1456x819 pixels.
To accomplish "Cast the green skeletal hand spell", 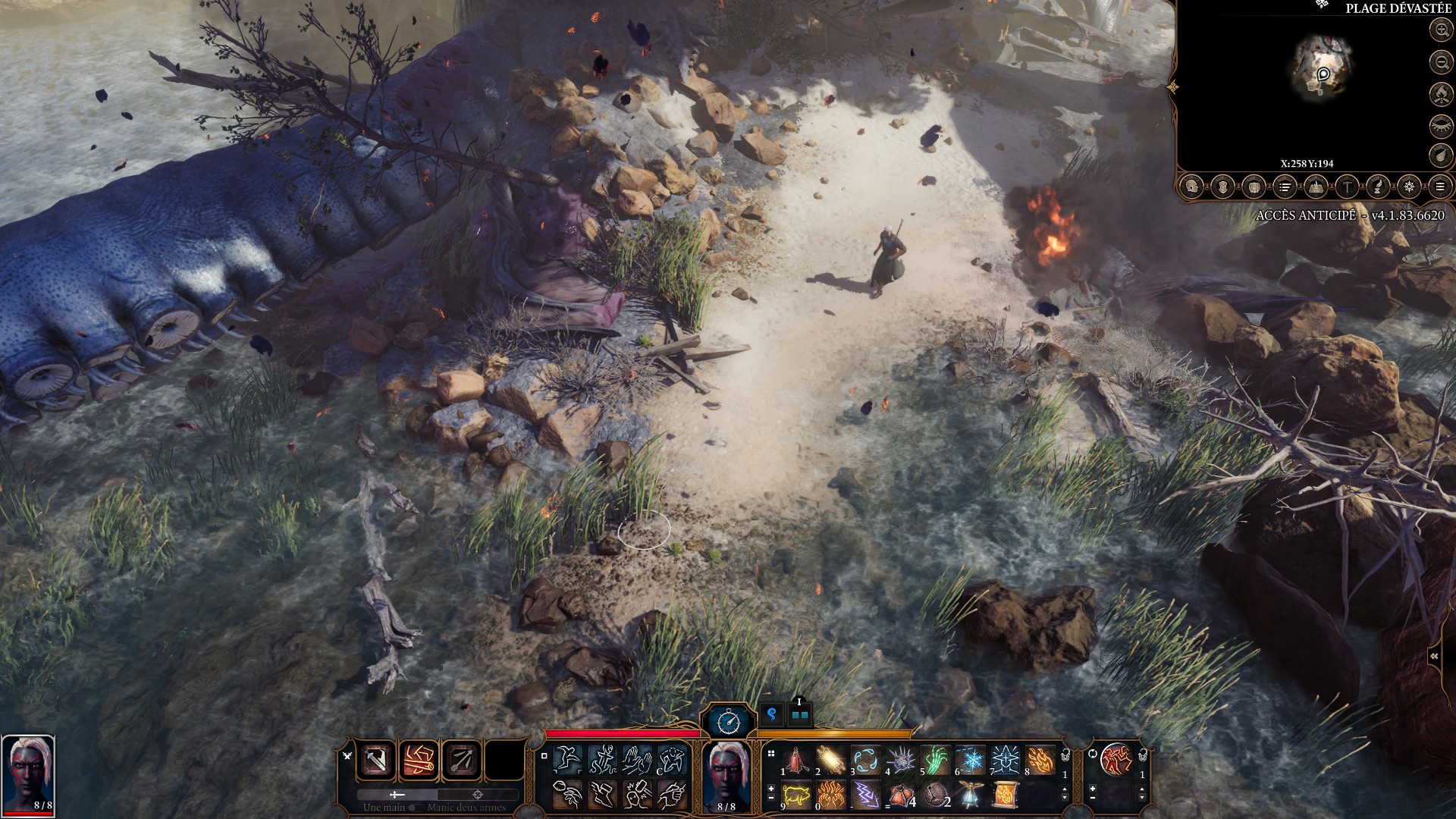I will click(936, 760).
